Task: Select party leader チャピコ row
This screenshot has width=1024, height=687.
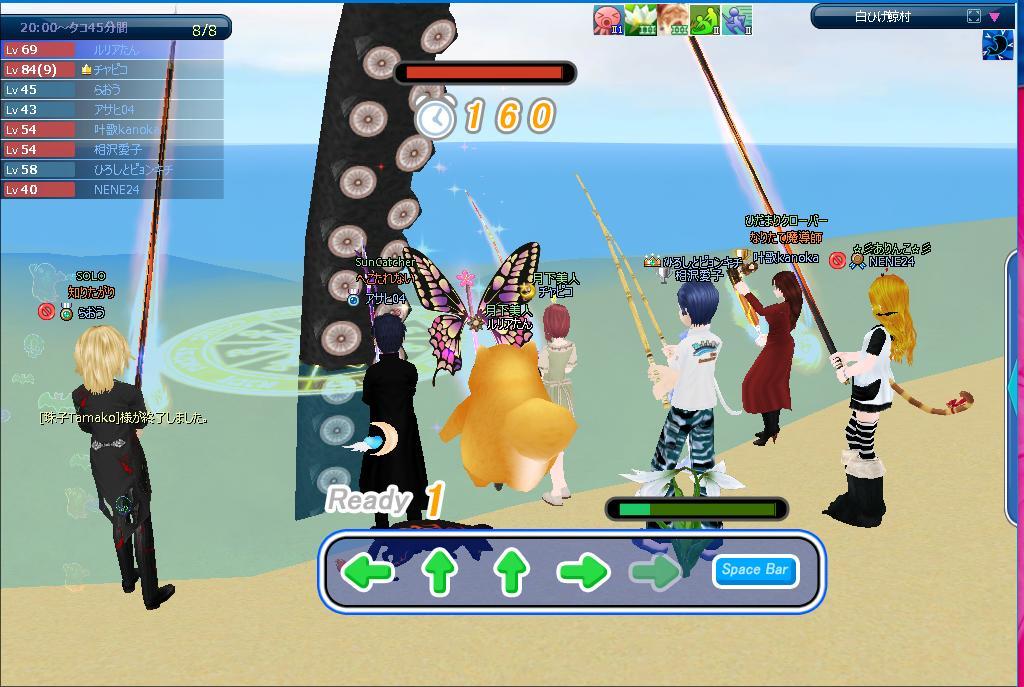Action: click(115, 70)
